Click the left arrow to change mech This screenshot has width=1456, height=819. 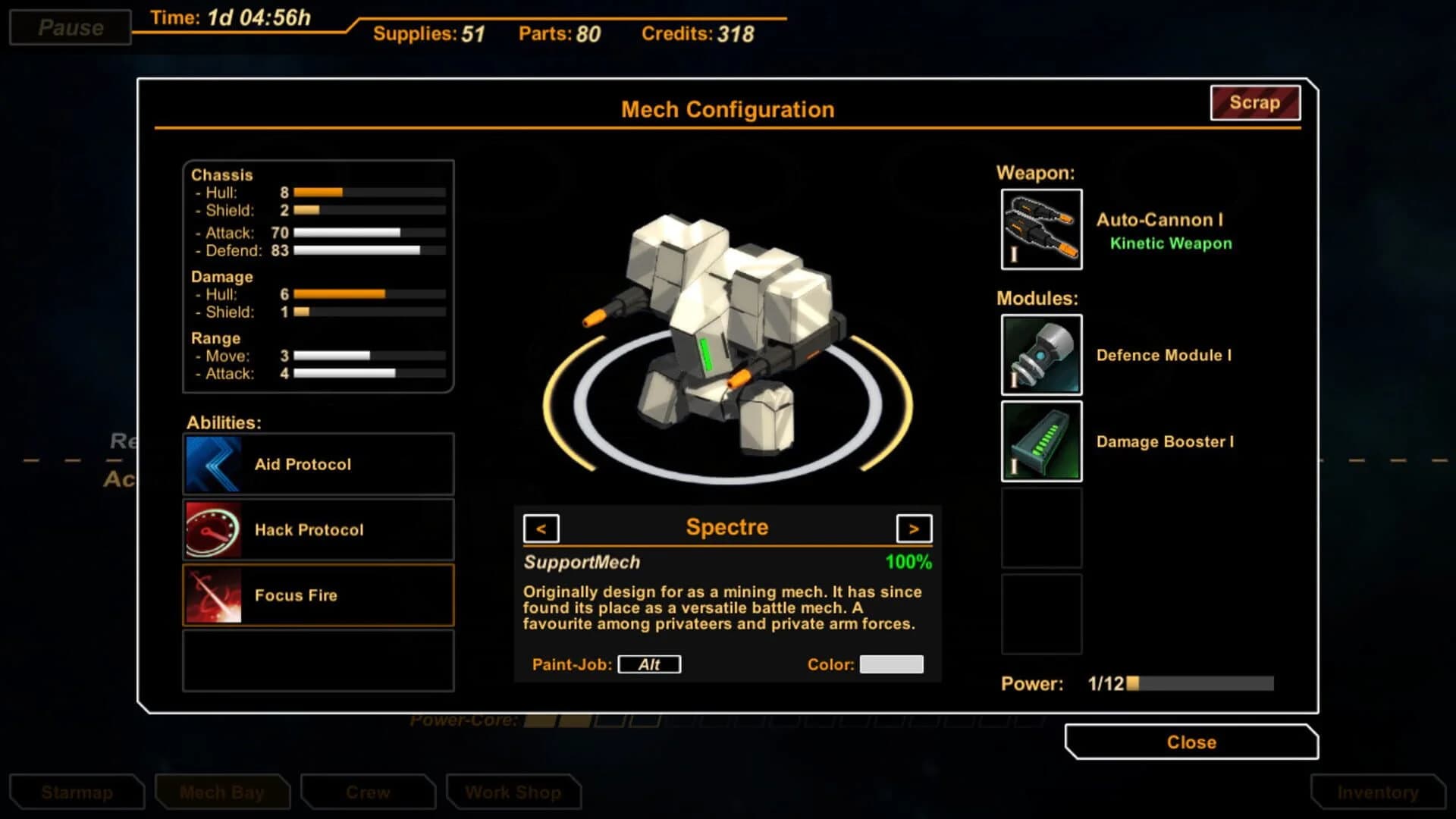pos(541,528)
